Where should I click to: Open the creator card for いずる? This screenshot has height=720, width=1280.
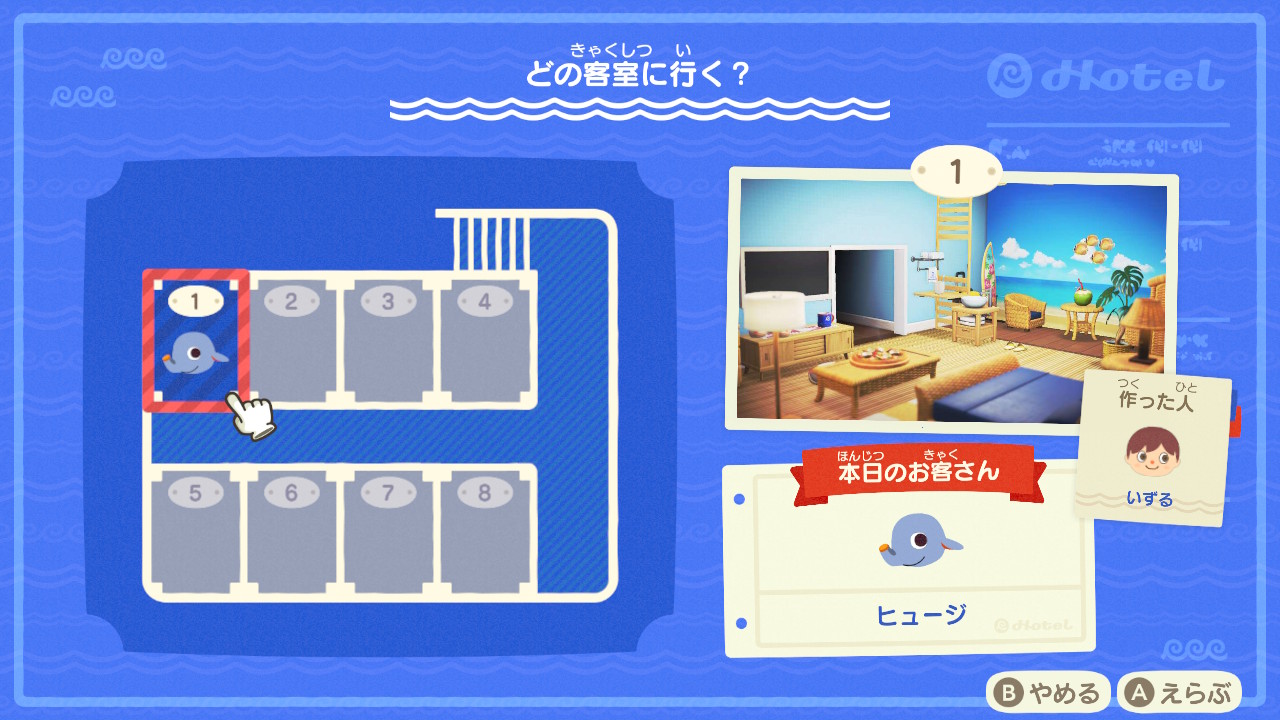(1154, 450)
